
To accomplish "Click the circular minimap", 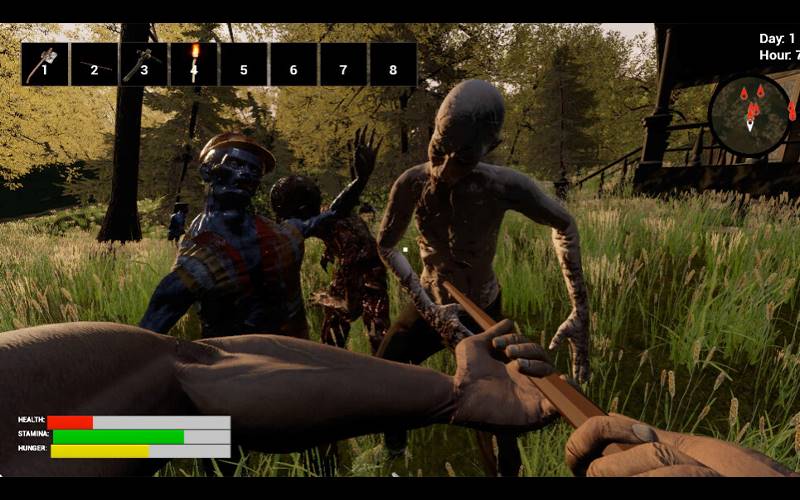I will point(750,115).
